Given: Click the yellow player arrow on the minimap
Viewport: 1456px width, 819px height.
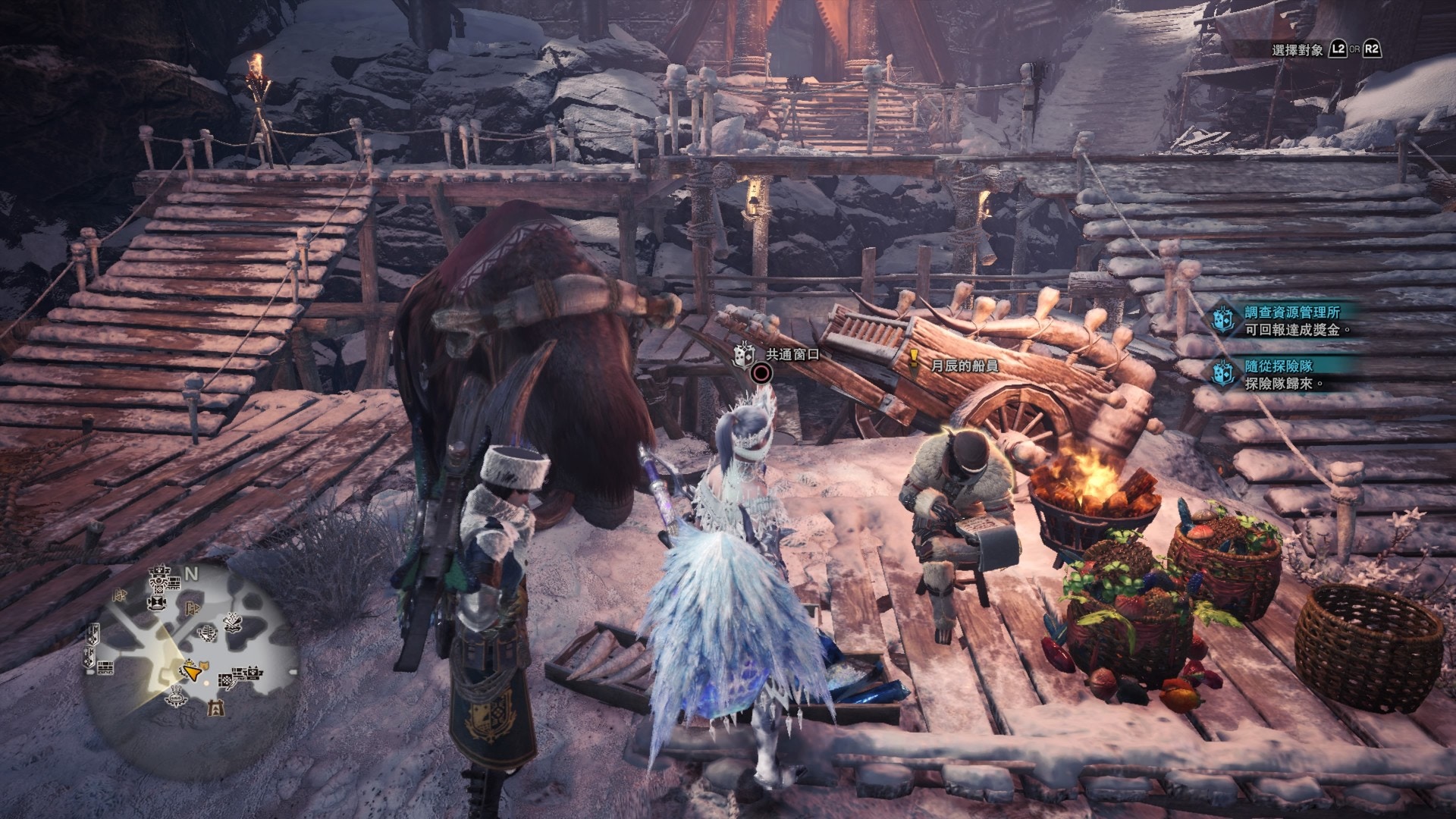Looking at the screenshot, I should coord(193,673).
